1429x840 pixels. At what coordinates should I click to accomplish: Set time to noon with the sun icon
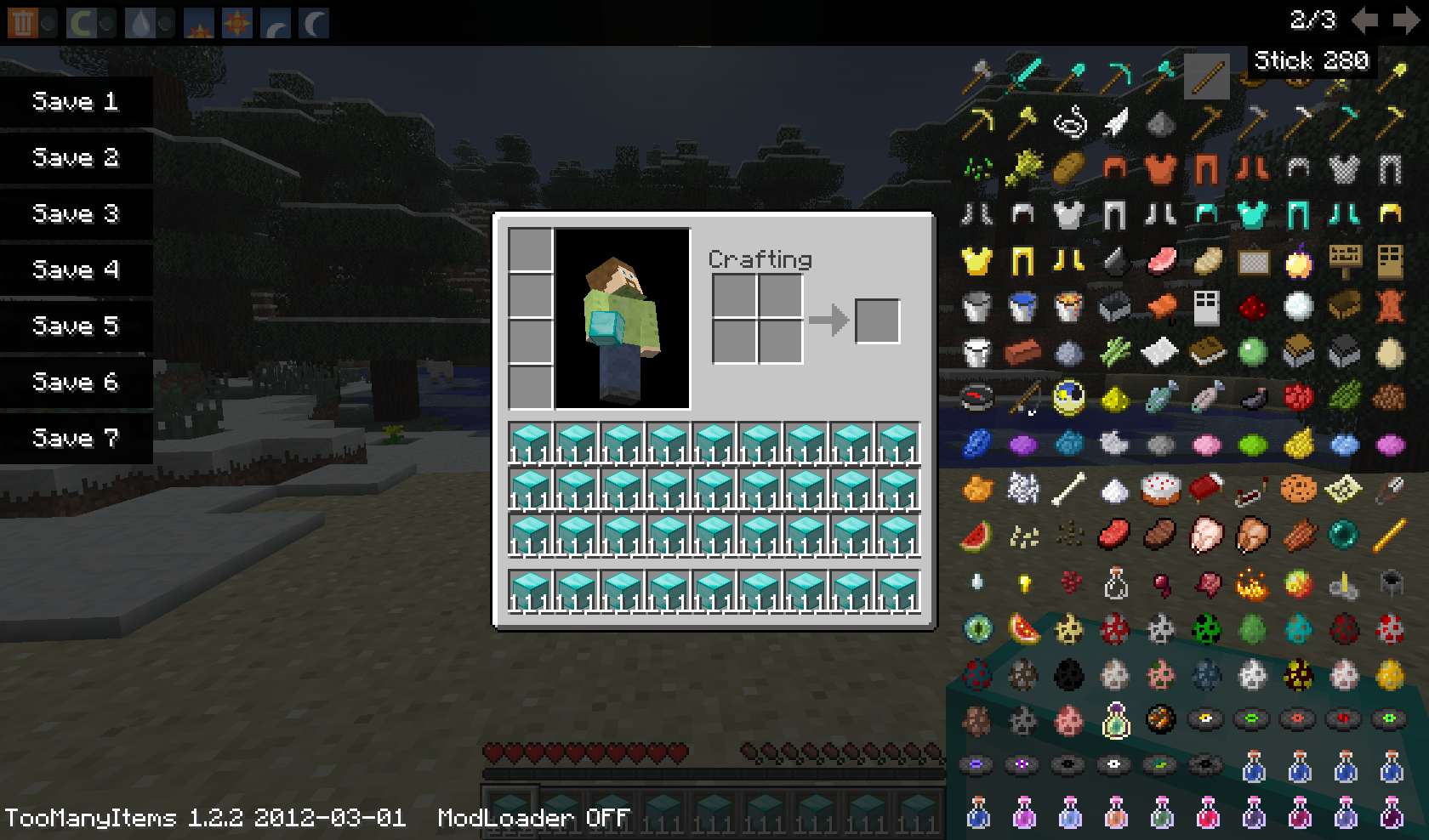point(236,21)
